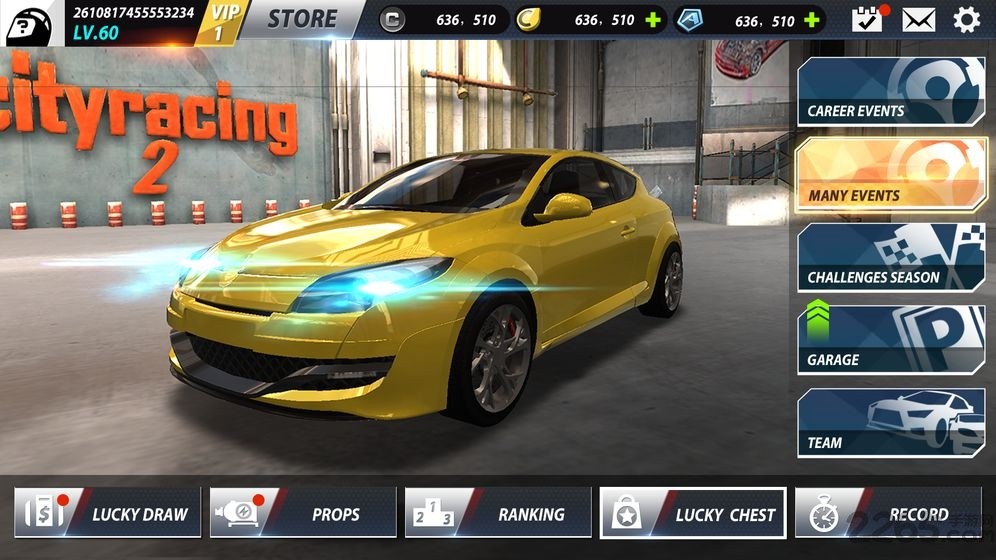The image size is (996, 560).
Task: Enter the Challenges Season
Action: (x=891, y=258)
